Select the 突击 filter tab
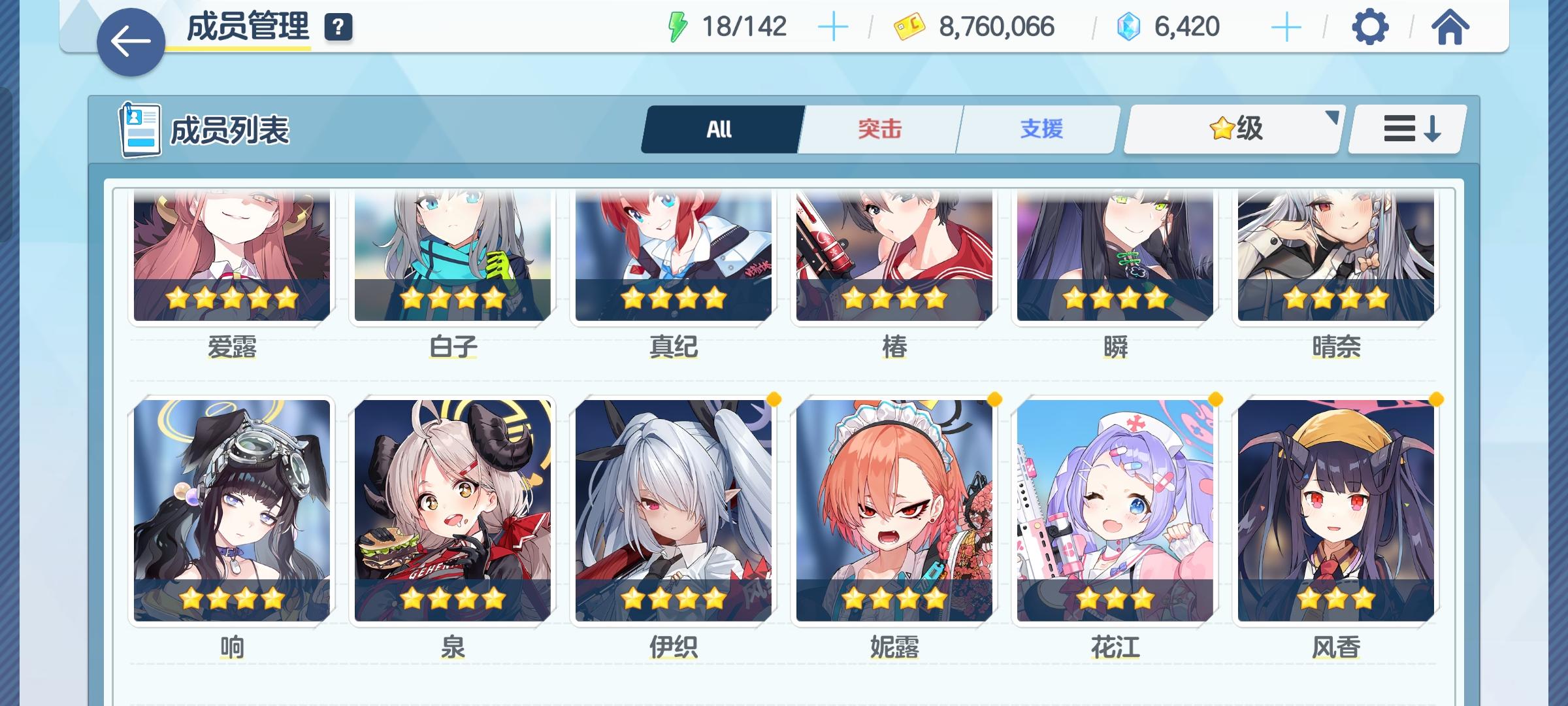The image size is (1568, 706). tap(879, 129)
